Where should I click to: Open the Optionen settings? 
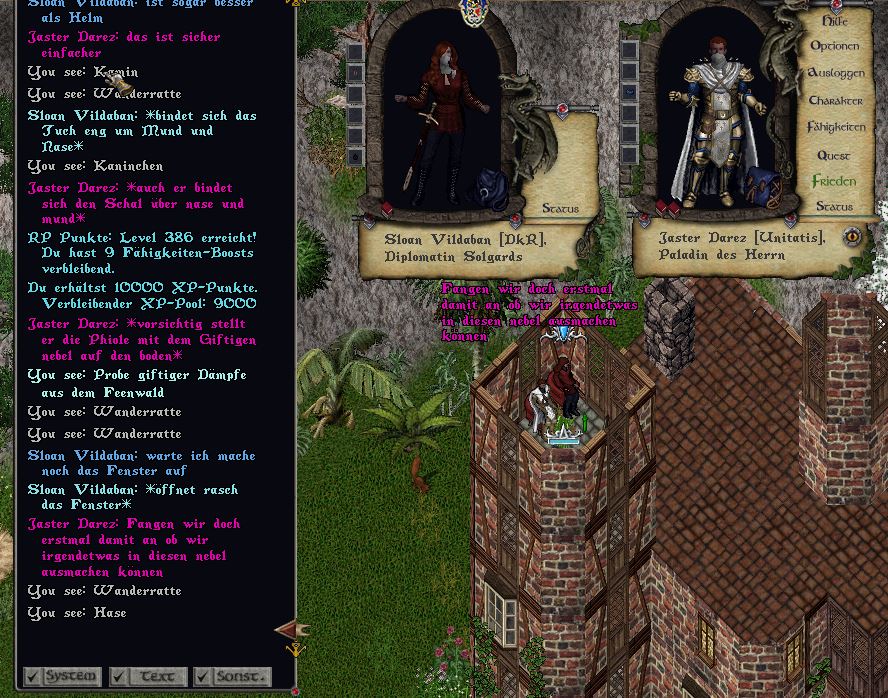834,46
